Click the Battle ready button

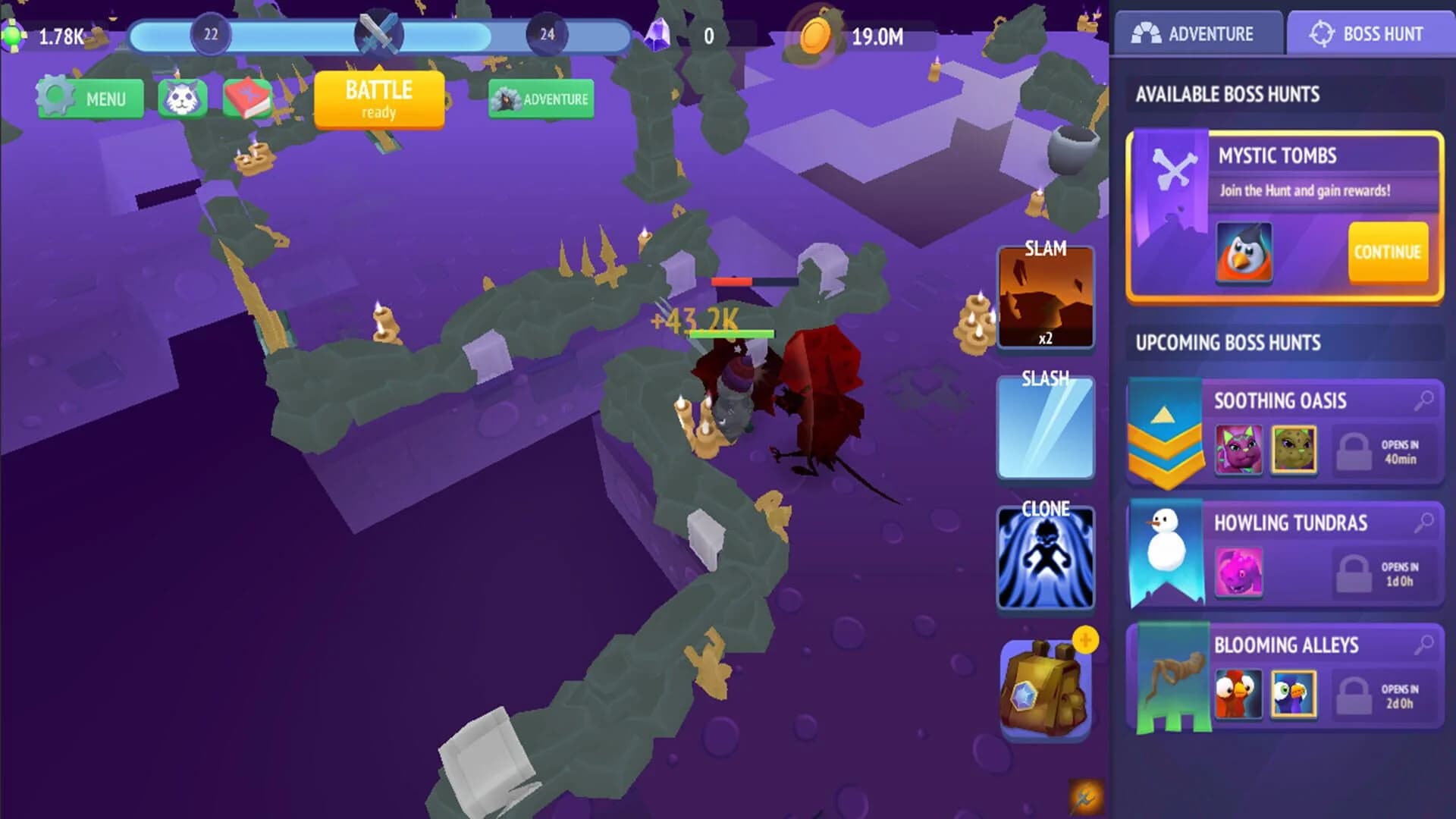(380, 99)
